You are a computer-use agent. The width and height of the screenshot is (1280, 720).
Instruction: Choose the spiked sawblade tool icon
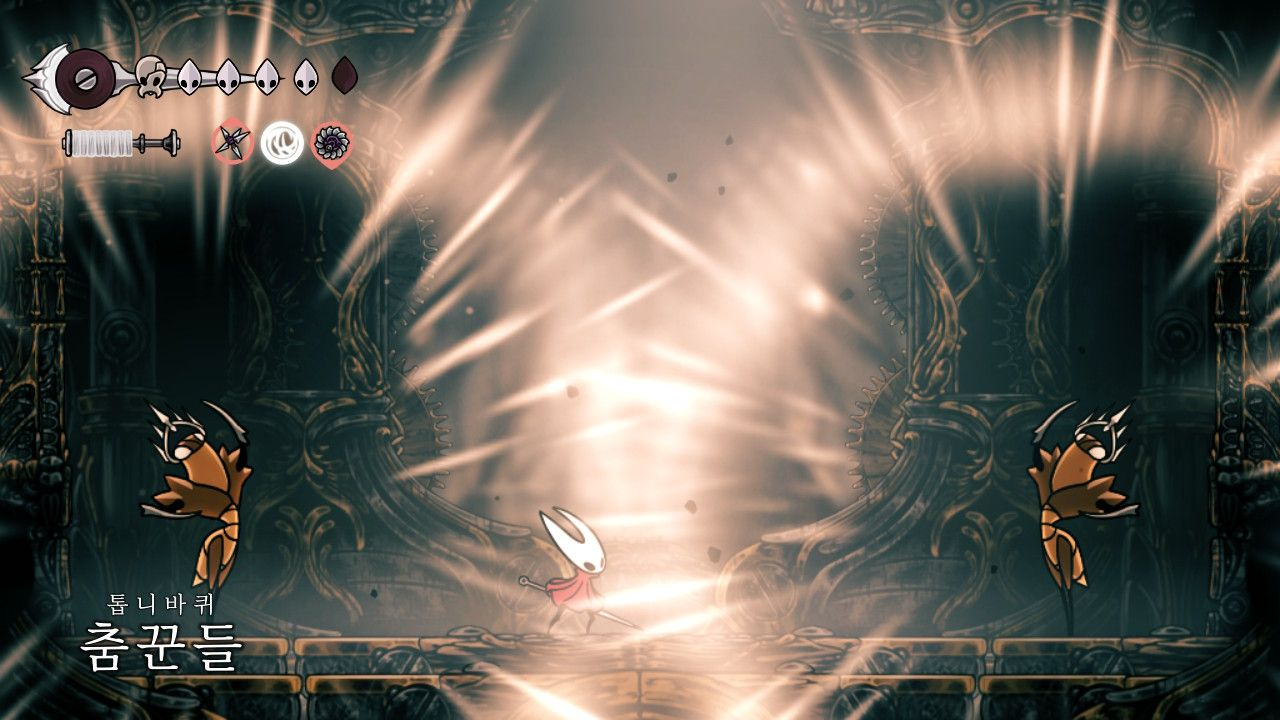click(x=331, y=144)
